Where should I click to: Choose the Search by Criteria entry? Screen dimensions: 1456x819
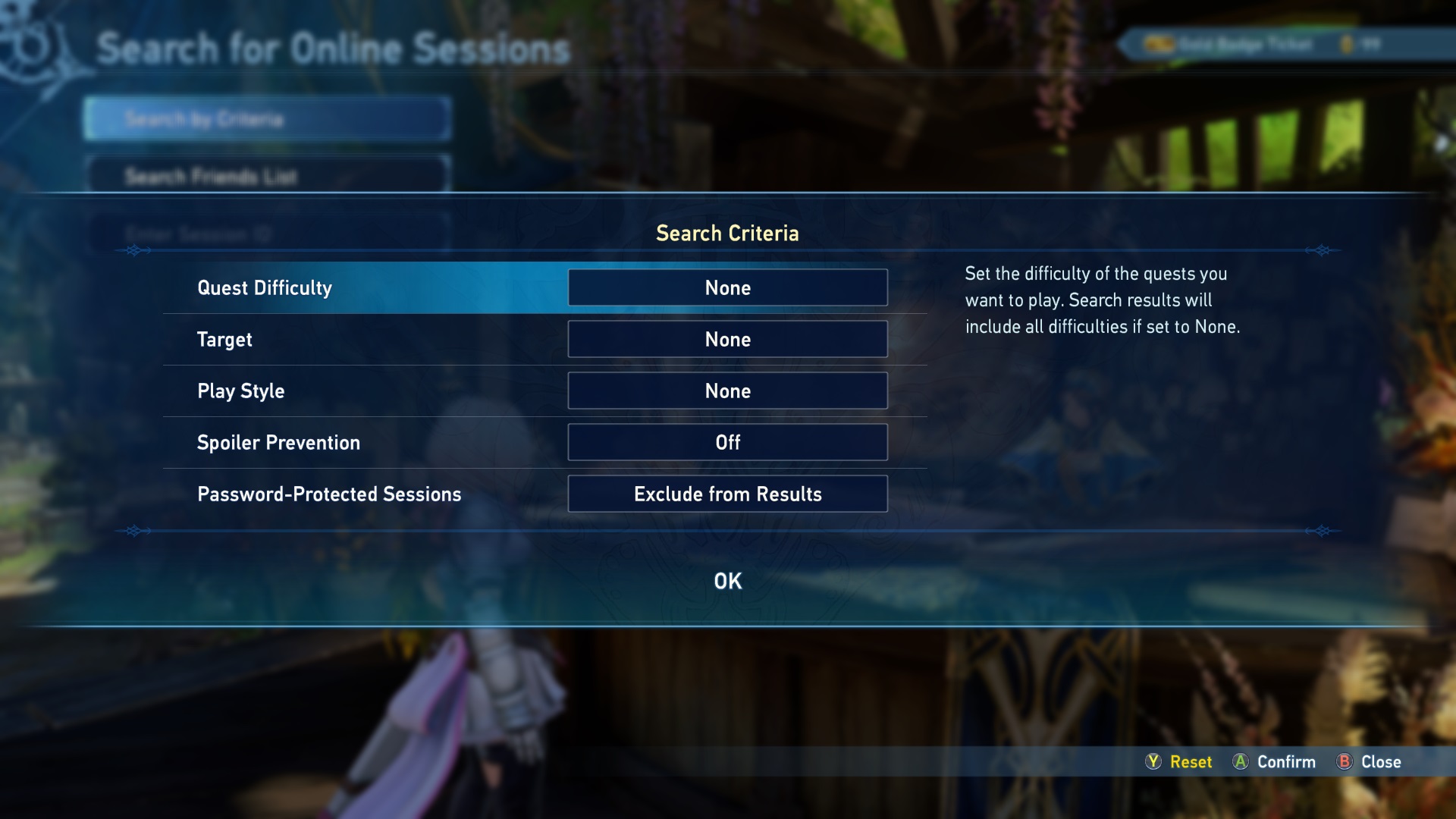tap(267, 119)
